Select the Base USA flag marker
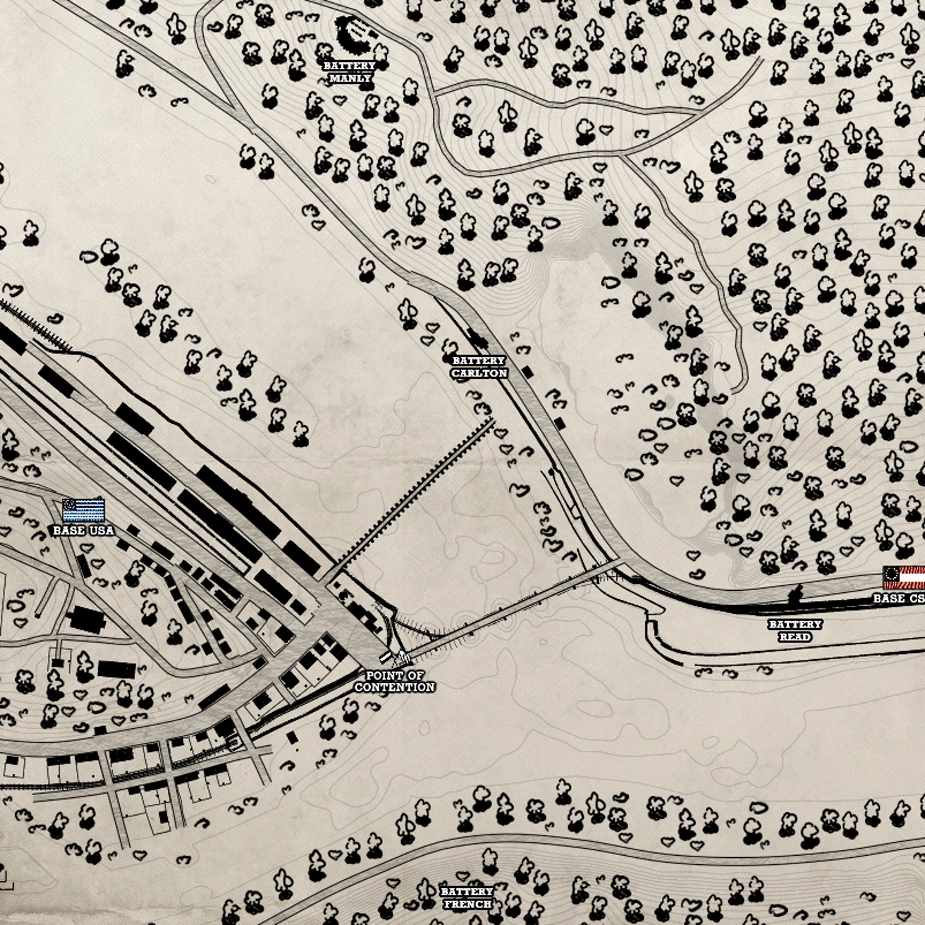Screen dimensions: 925x925 click(x=83, y=510)
